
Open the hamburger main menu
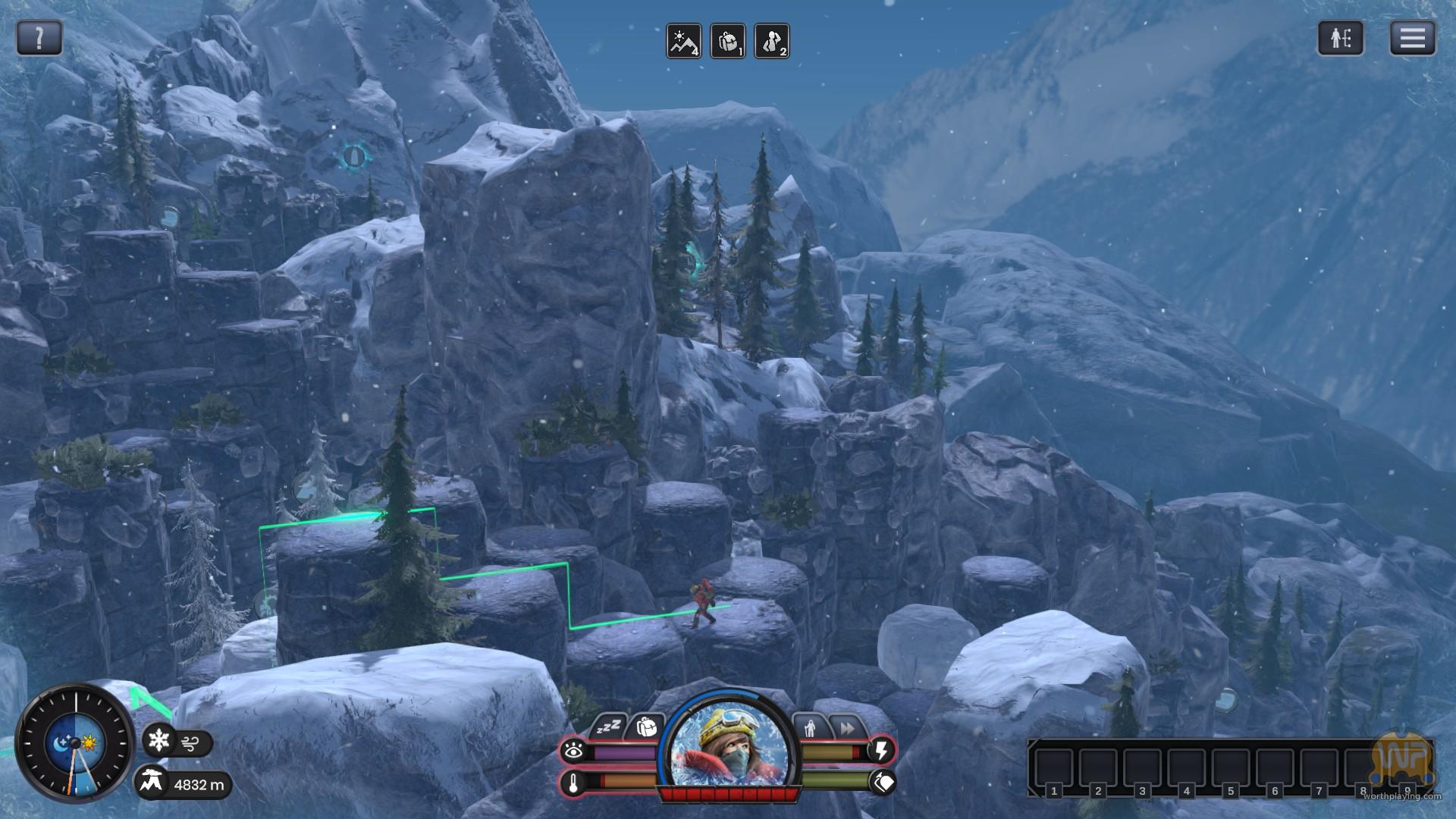[1412, 38]
